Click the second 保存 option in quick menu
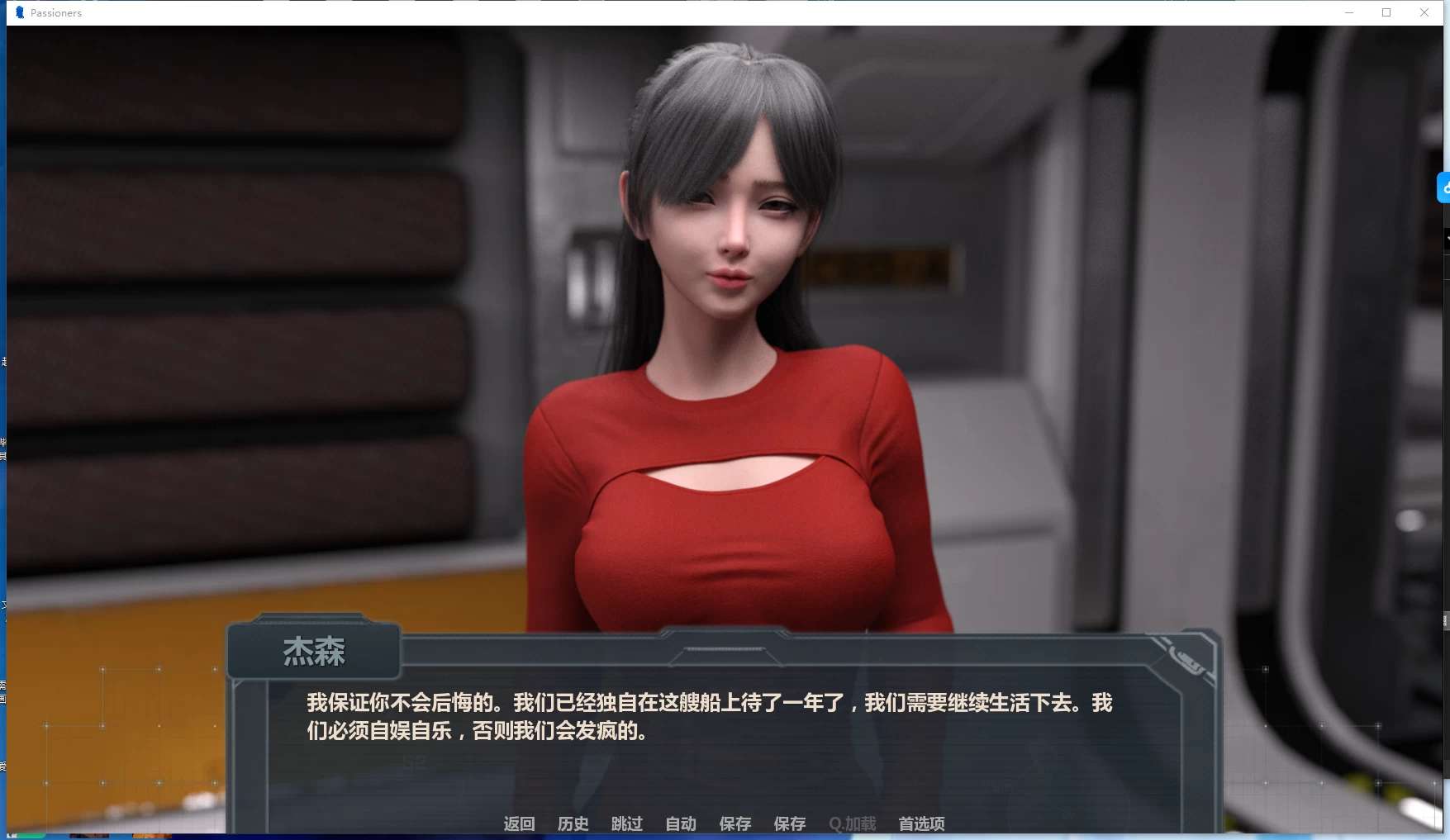This screenshot has width=1450, height=840. (789, 823)
